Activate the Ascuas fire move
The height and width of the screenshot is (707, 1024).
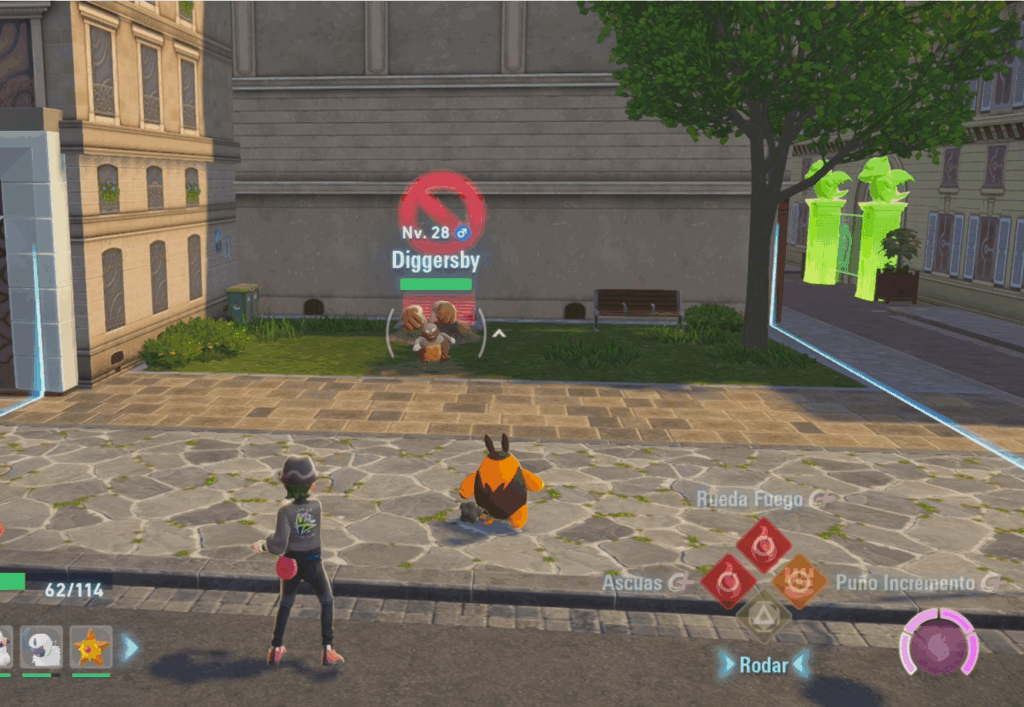click(729, 581)
